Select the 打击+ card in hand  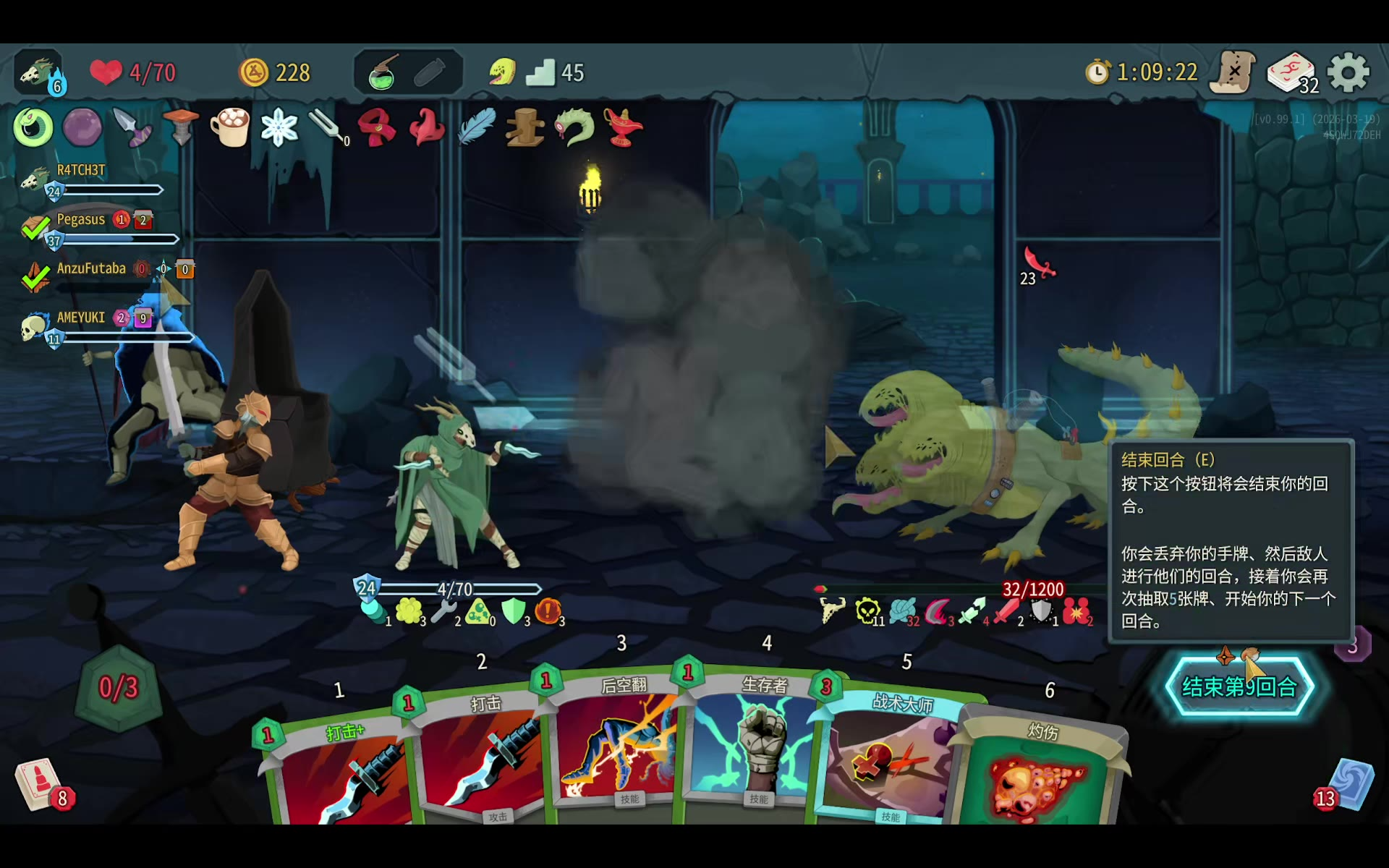[x=340, y=774]
